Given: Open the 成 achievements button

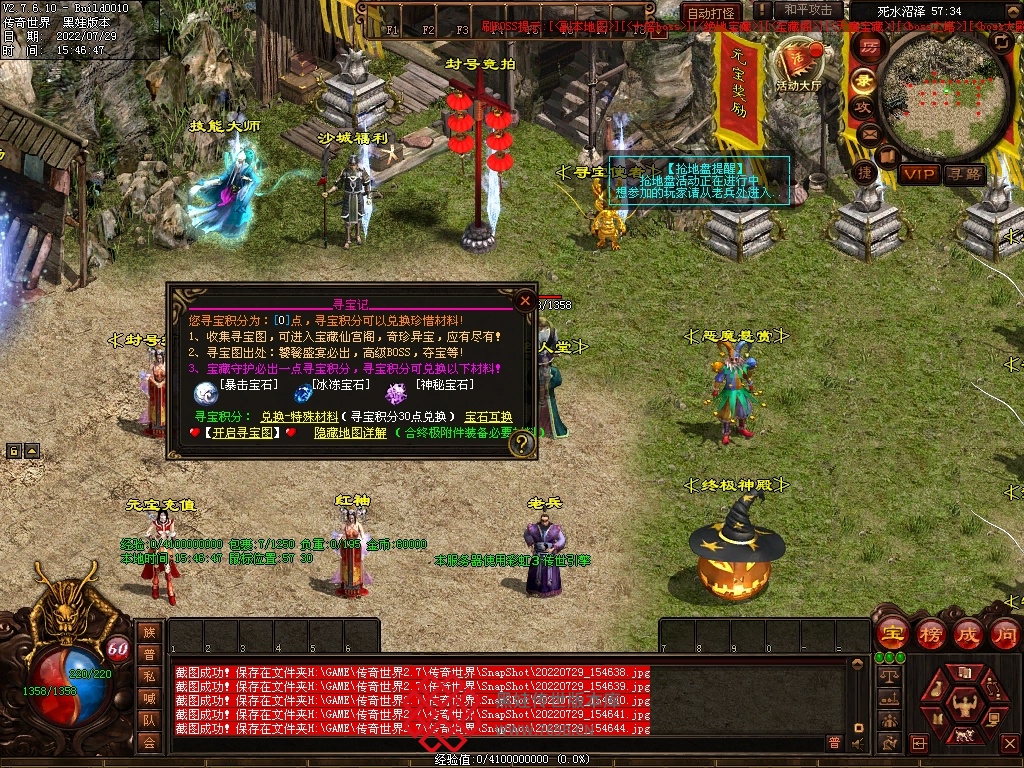Looking at the screenshot, I should [x=969, y=633].
